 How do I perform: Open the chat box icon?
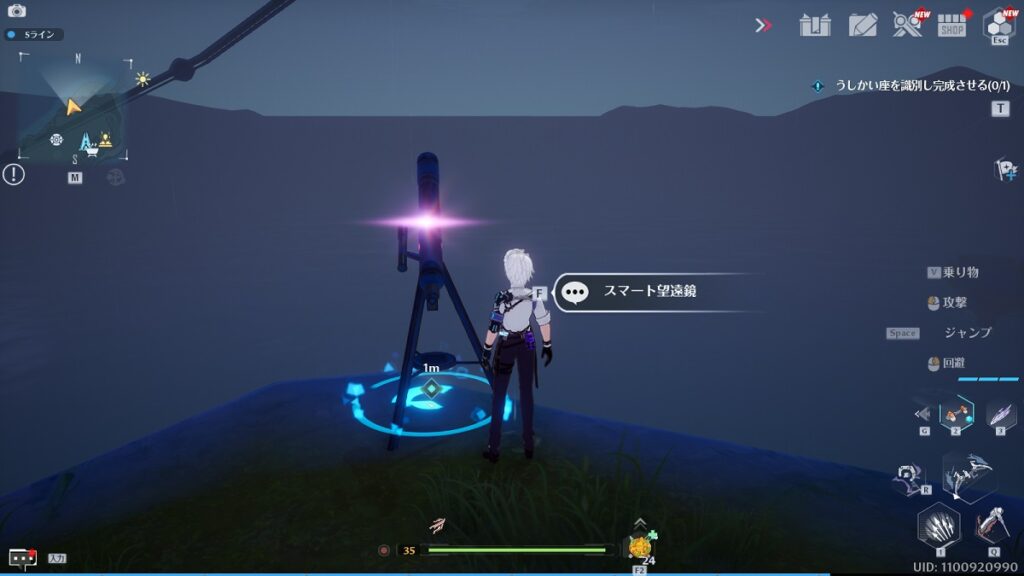[x=22, y=558]
